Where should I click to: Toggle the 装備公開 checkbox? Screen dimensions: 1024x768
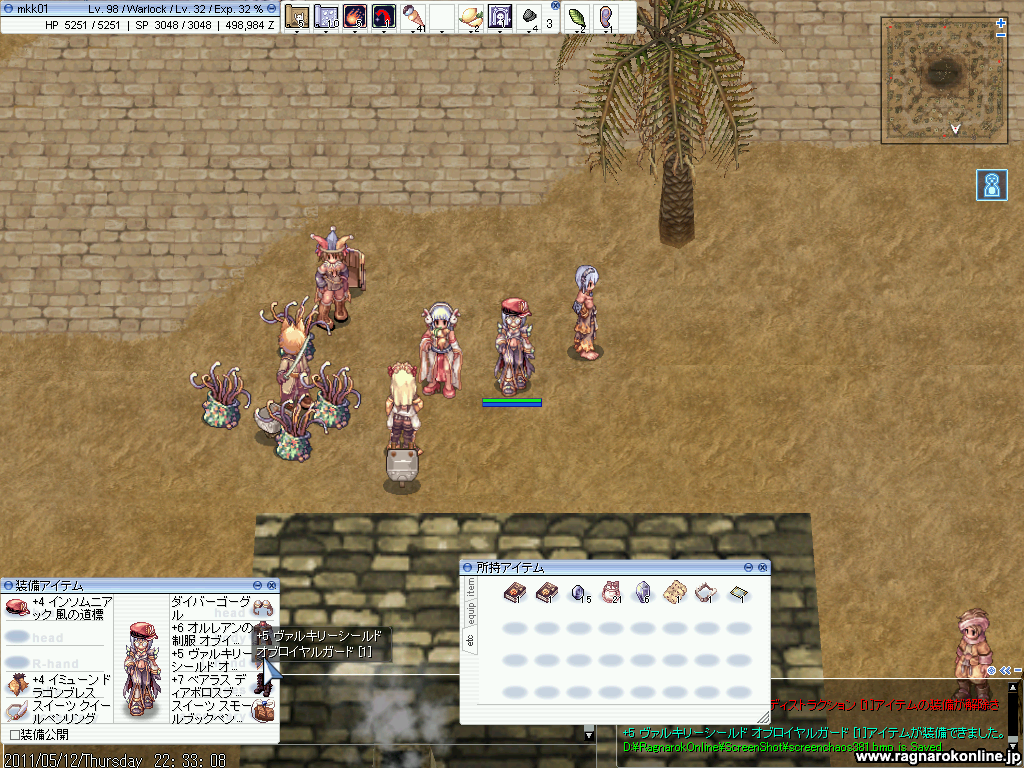click(14, 735)
